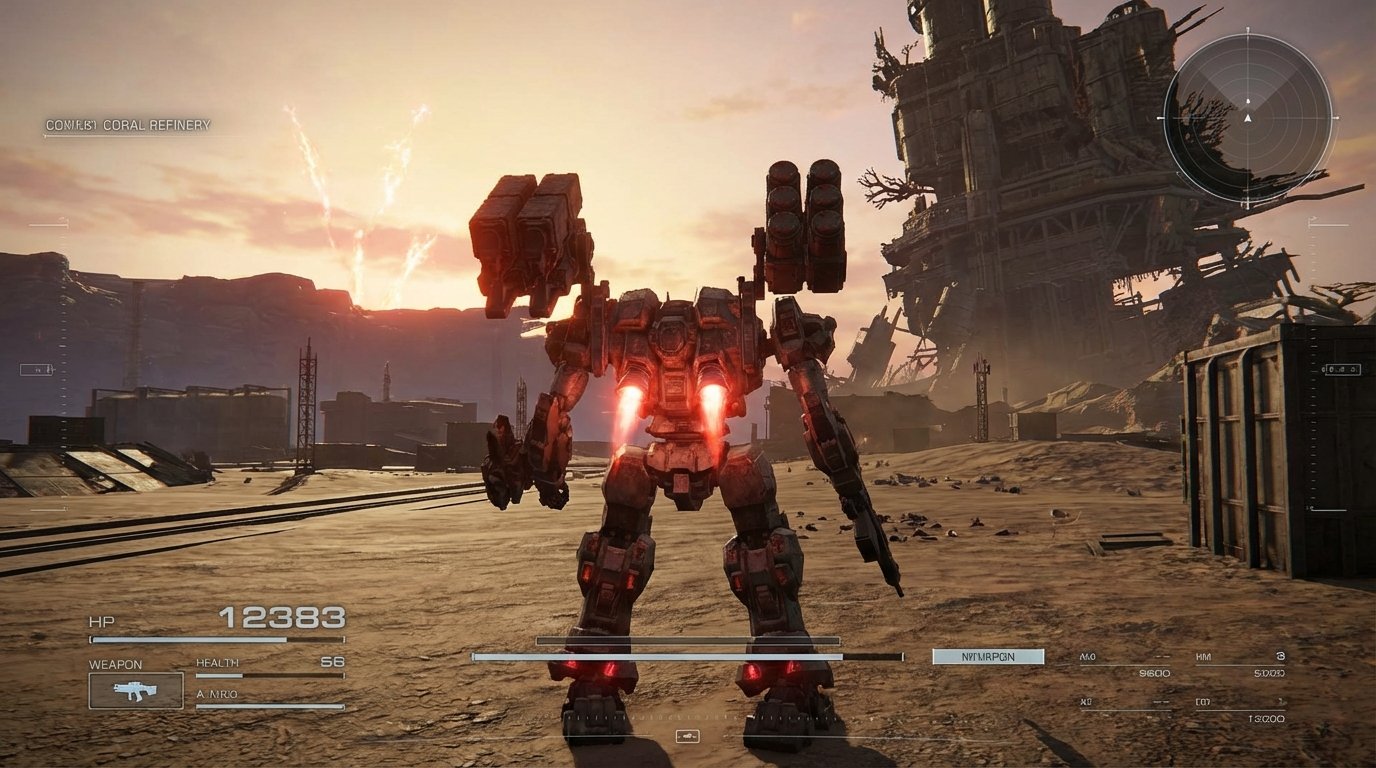The image size is (1376, 768).
Task: Select the rifle icon in the WEAPON panel
Action: click(135, 690)
